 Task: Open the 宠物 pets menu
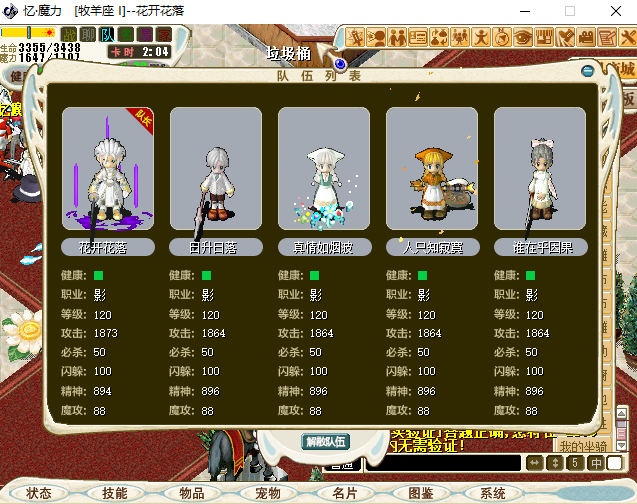267,493
